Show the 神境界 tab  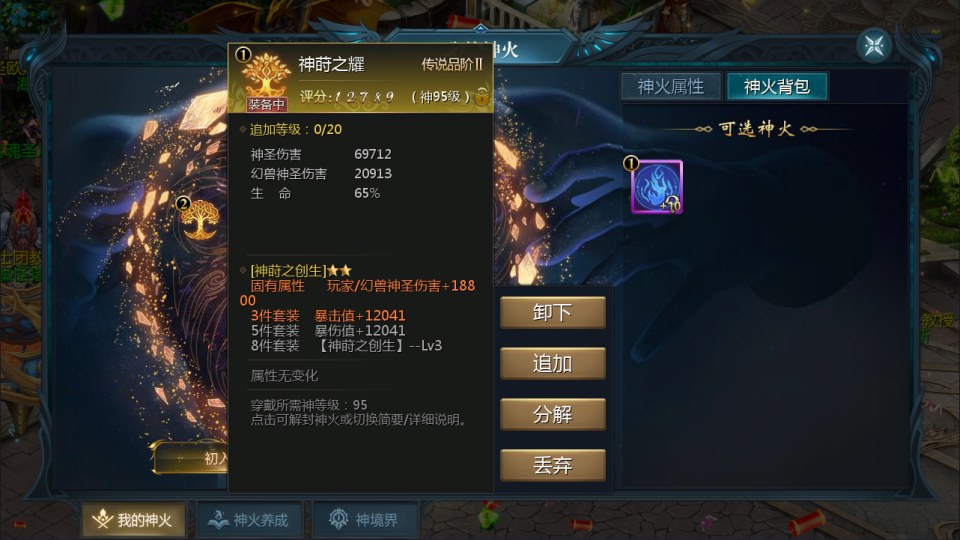coord(365,520)
